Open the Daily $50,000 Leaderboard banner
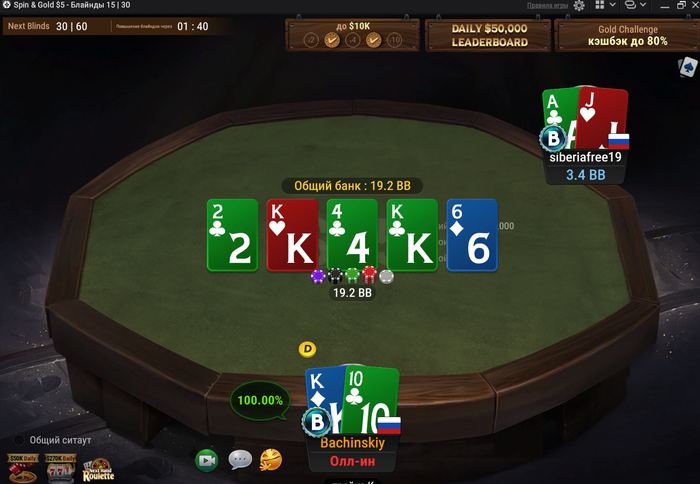The image size is (700, 484). click(x=488, y=36)
